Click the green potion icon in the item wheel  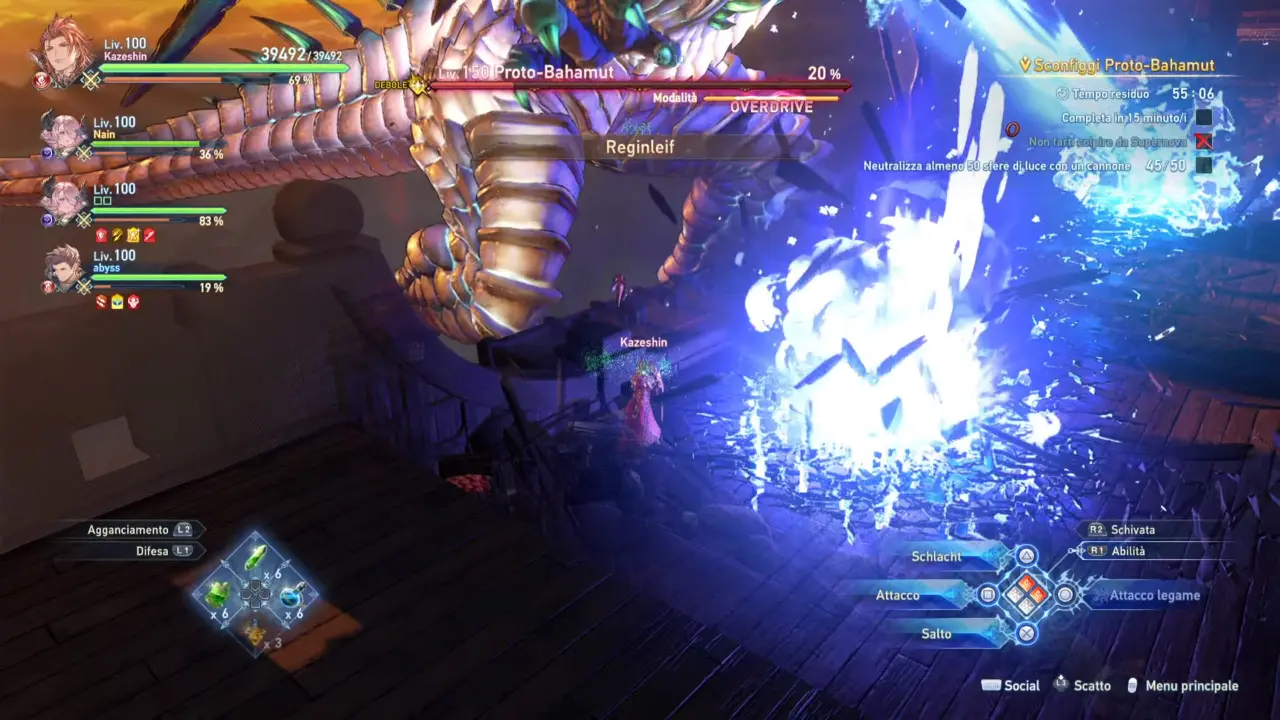pos(216,595)
